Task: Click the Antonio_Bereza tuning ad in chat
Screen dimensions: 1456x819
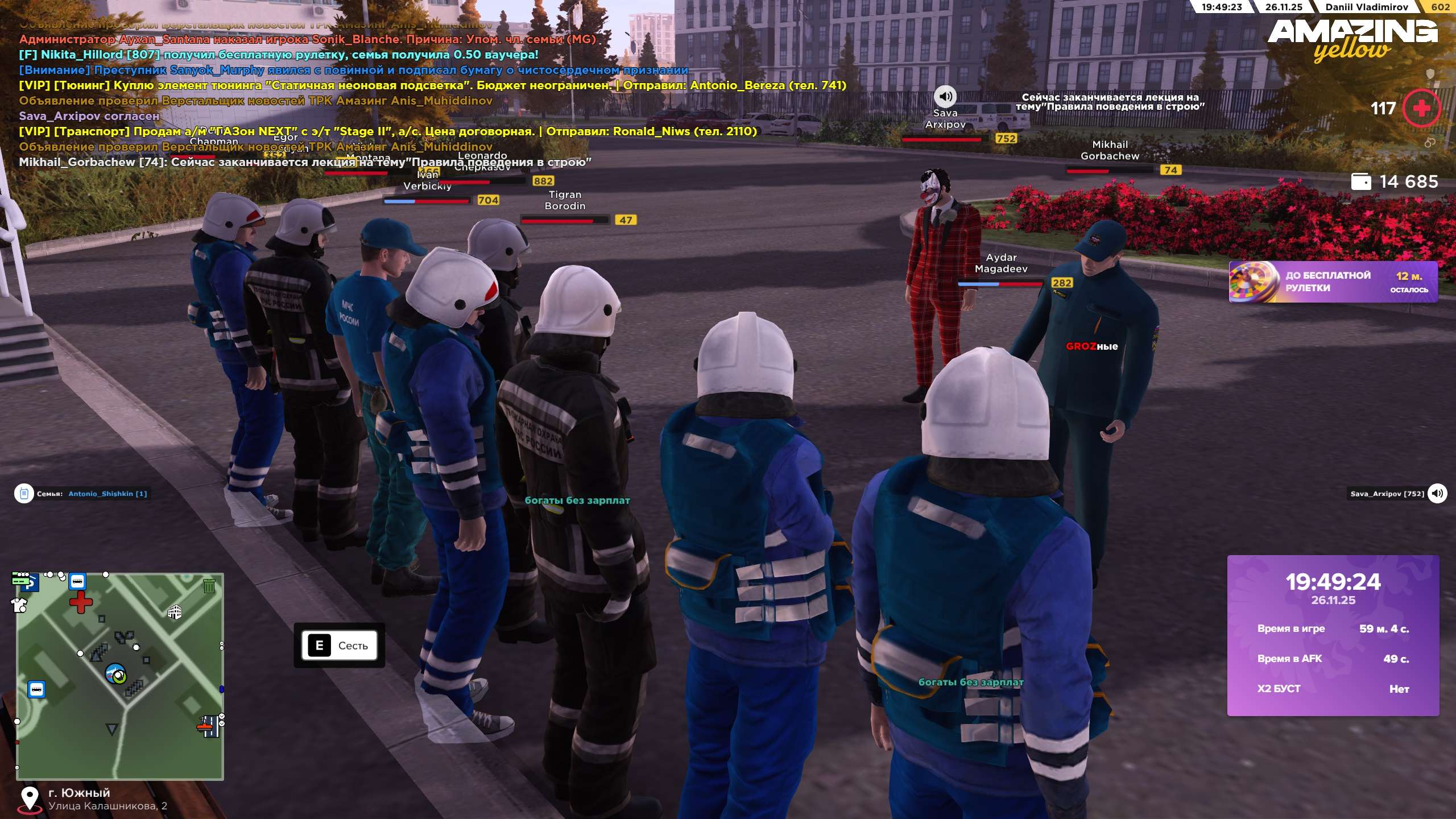Action: click(432, 85)
